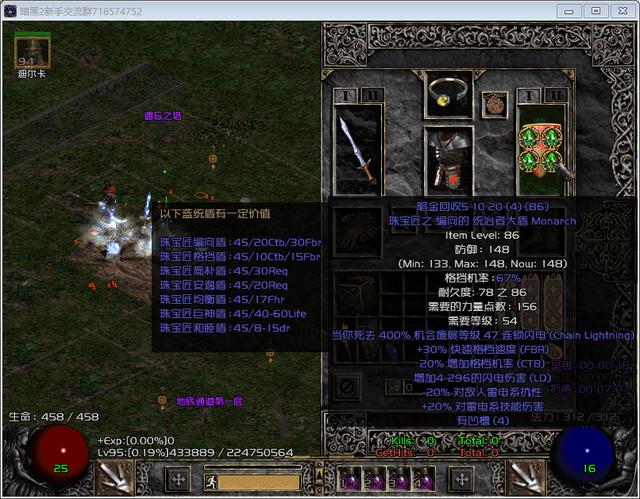The width and height of the screenshot is (640, 499).
Task: Select the equipped sword weapon slot
Action: pyautogui.click(x=356, y=148)
